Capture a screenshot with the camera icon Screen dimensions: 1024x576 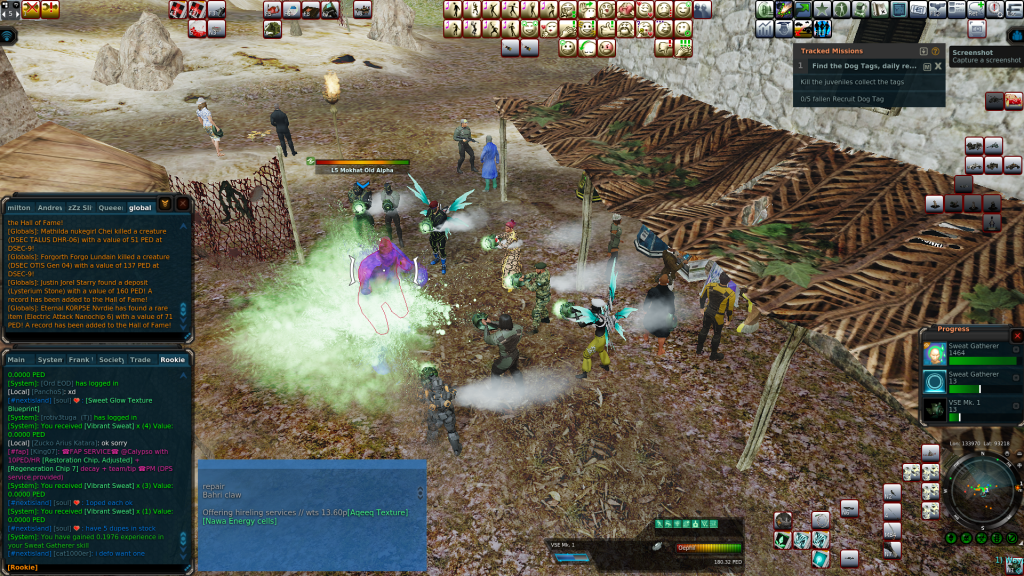pos(978,28)
